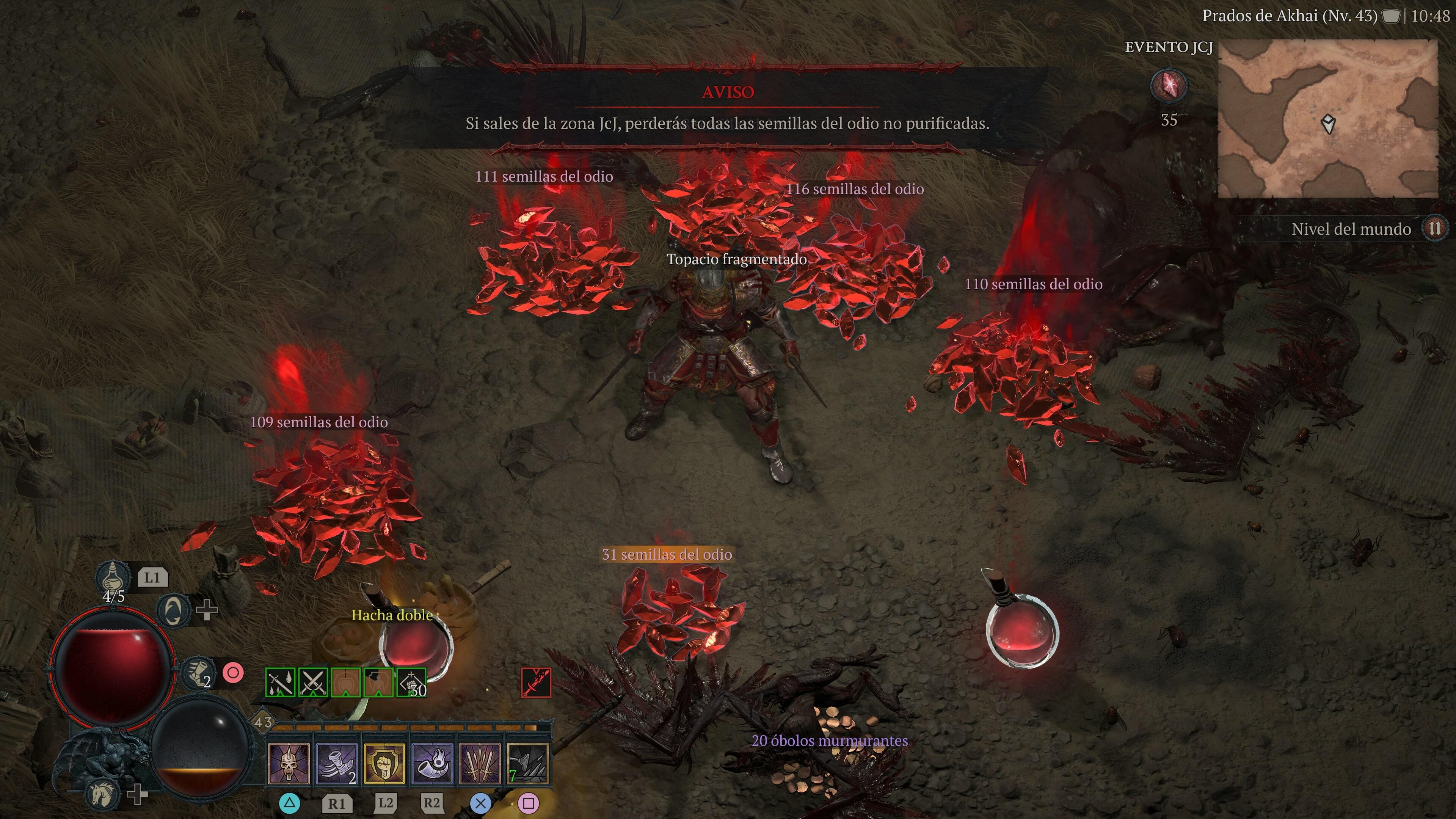Cast the horned skull skill
1456x819 pixels.
click(x=289, y=764)
